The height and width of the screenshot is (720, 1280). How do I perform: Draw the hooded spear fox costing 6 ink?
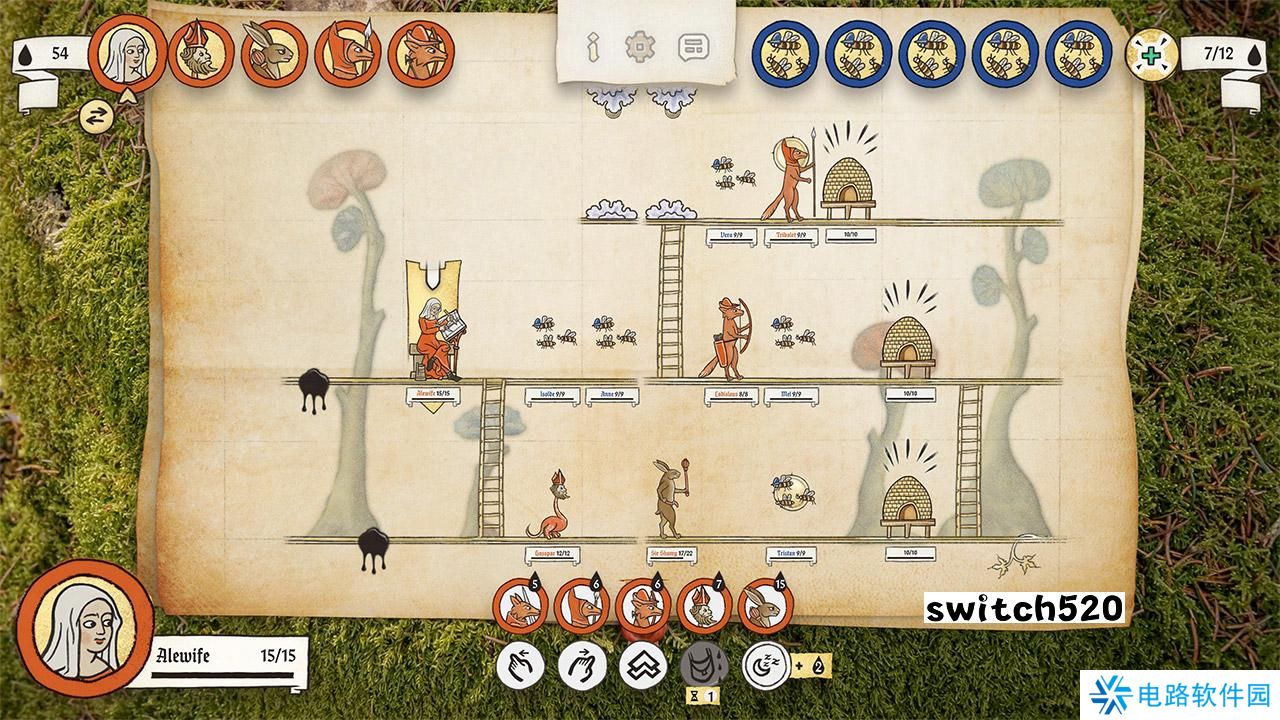(581, 607)
